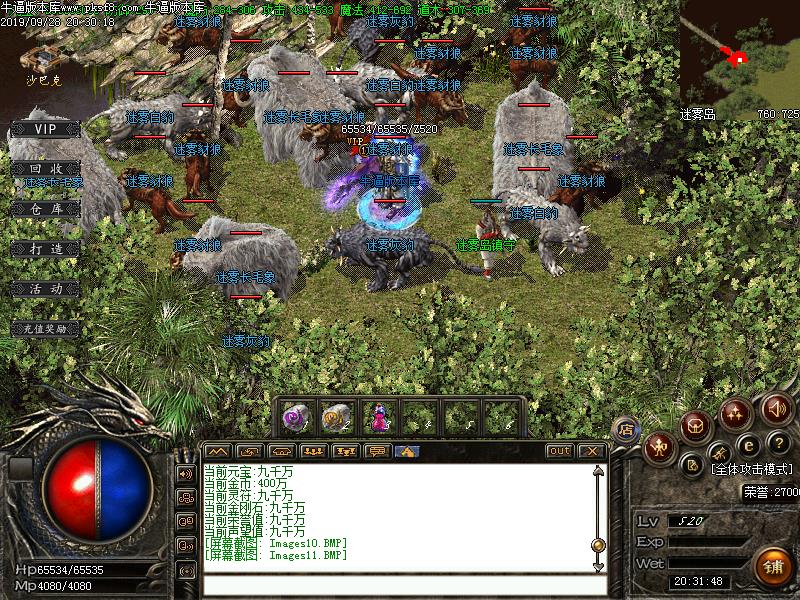
Task: Close the chat window with the X button
Action: pyautogui.click(x=592, y=451)
